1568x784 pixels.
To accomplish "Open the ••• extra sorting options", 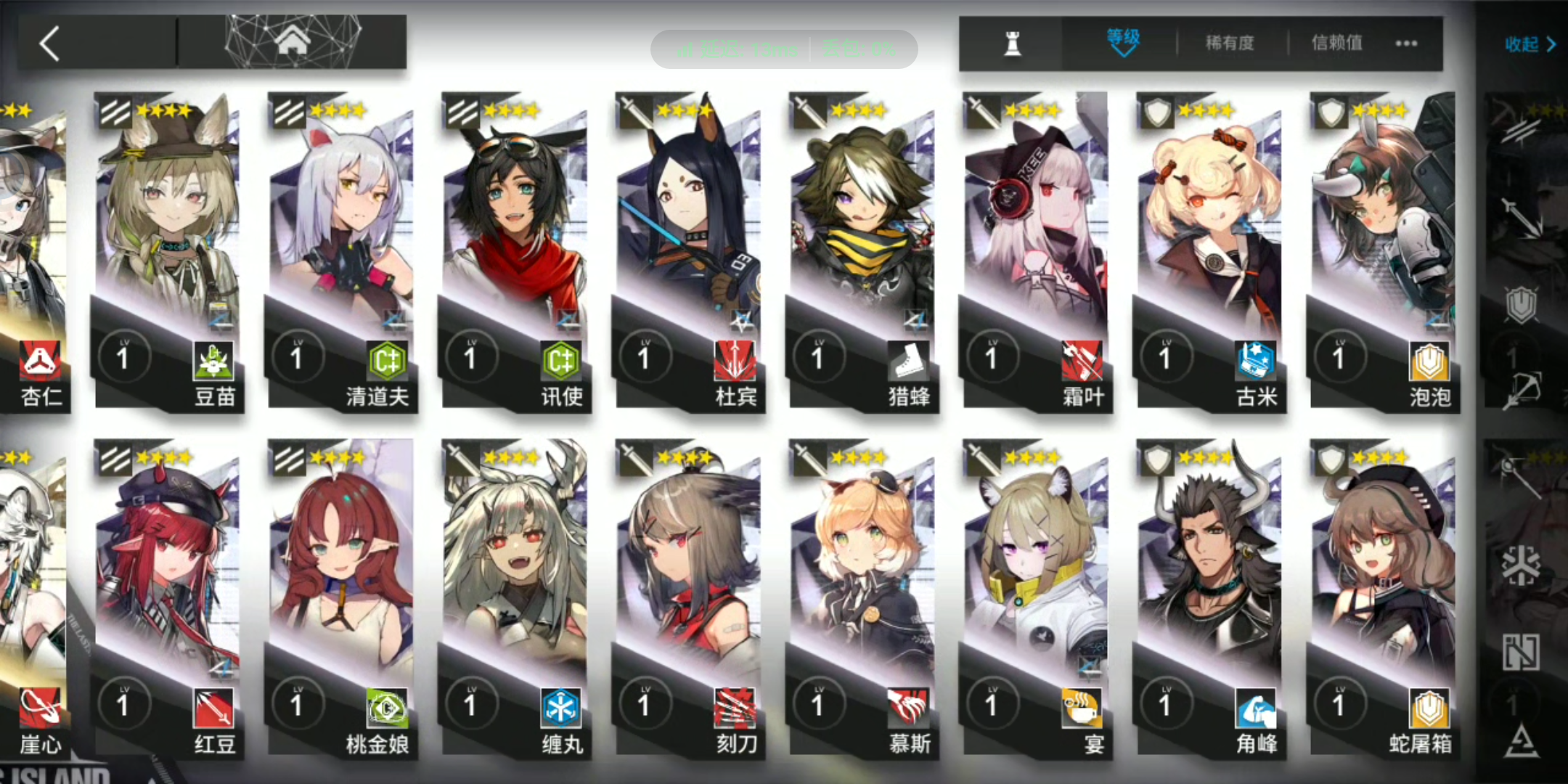I will tap(1406, 44).
